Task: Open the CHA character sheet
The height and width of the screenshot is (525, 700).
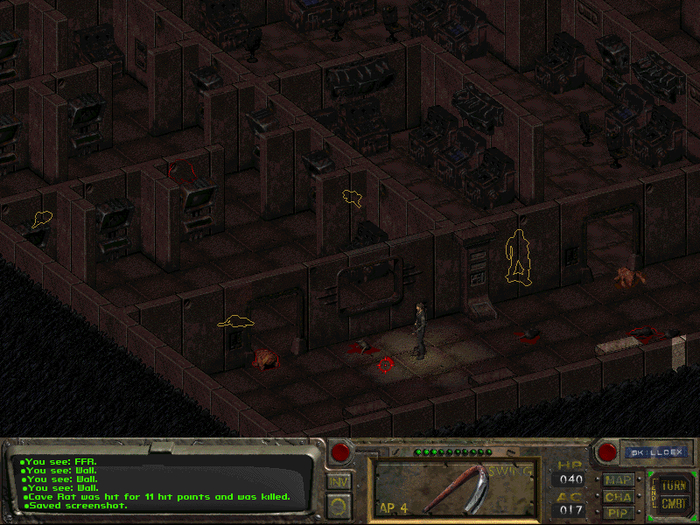Action: [x=617, y=496]
